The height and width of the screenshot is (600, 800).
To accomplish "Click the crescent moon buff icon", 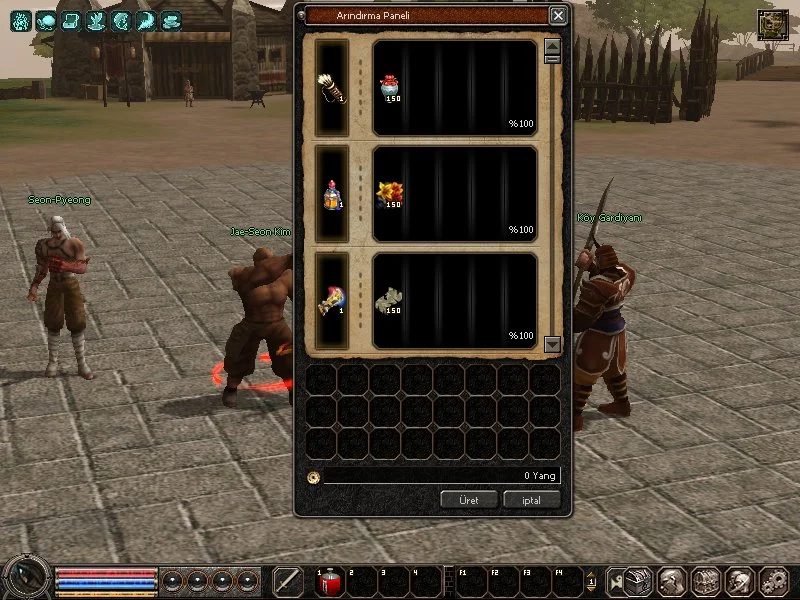I will click(x=146, y=21).
